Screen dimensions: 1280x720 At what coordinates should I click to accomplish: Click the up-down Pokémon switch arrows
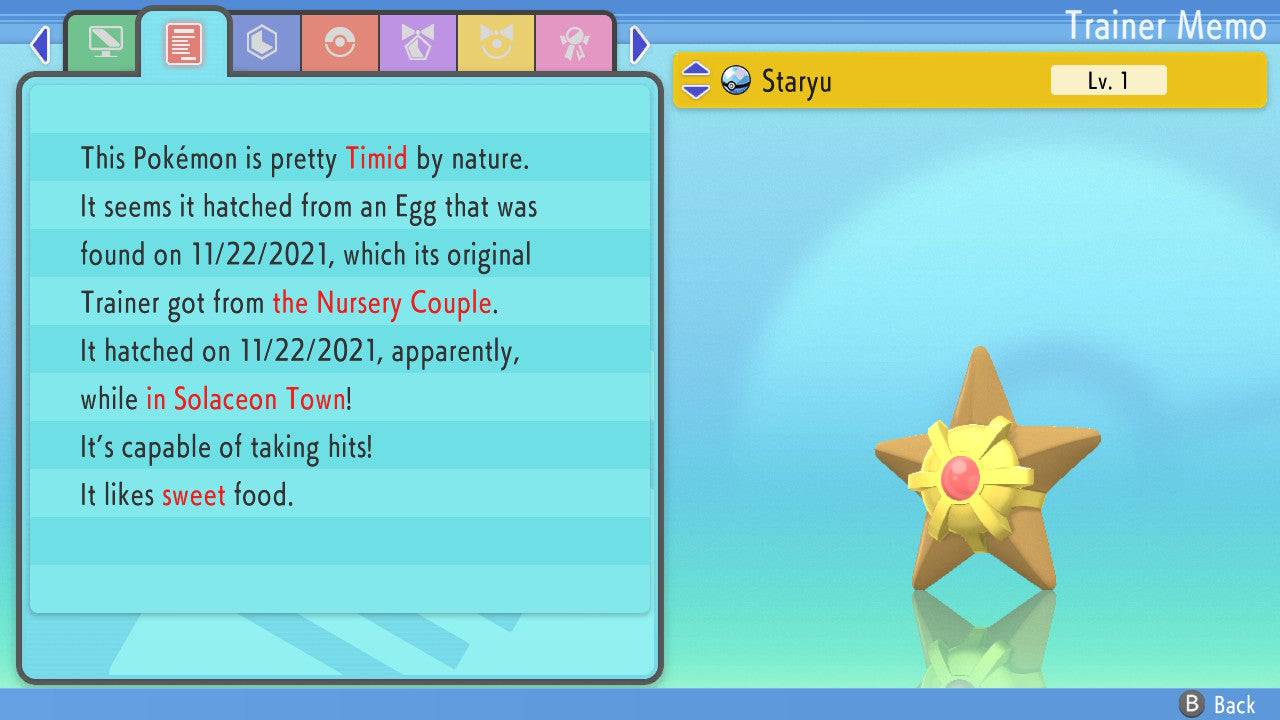[695, 80]
